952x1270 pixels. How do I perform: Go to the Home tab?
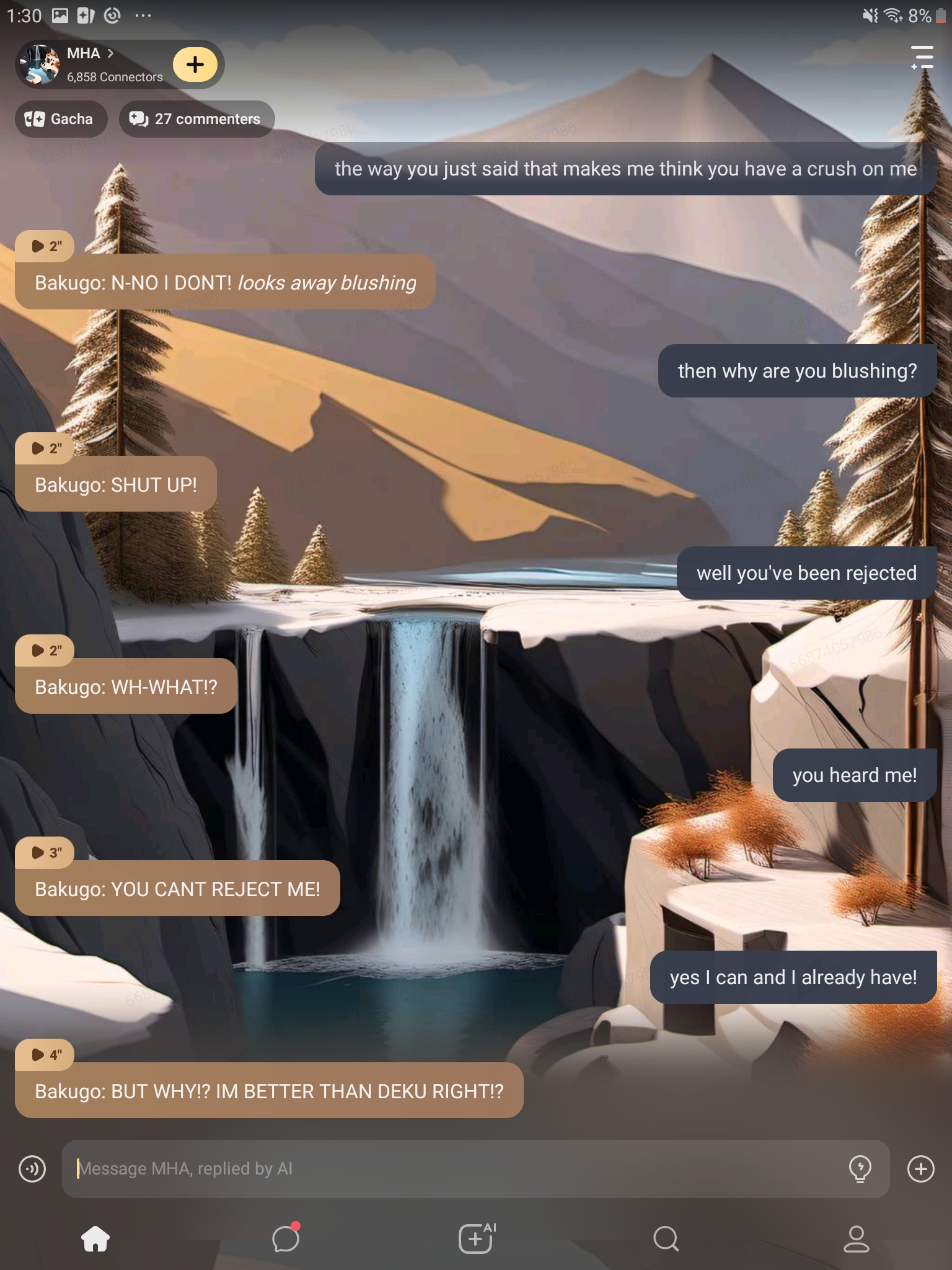click(95, 1239)
